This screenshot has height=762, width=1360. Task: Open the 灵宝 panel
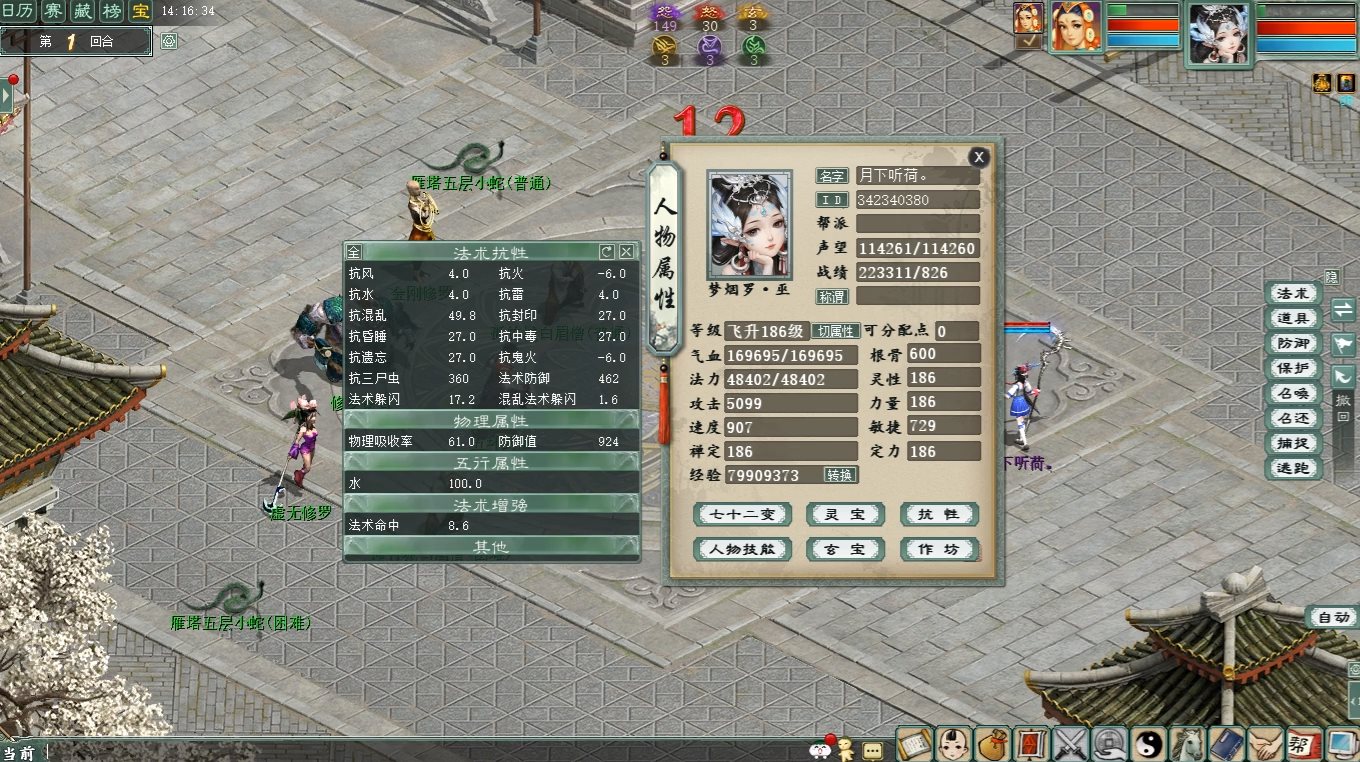tap(845, 515)
